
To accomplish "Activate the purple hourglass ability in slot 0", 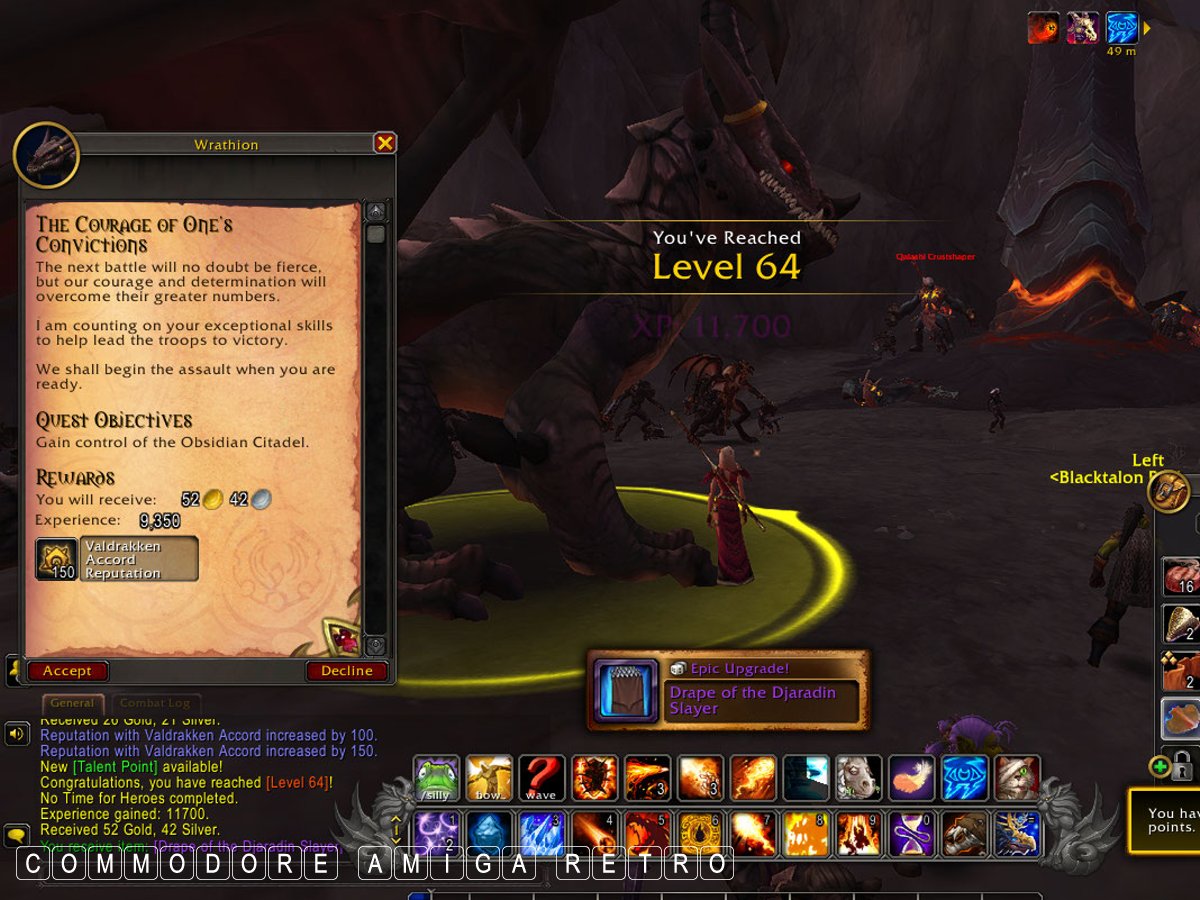I will [x=911, y=834].
